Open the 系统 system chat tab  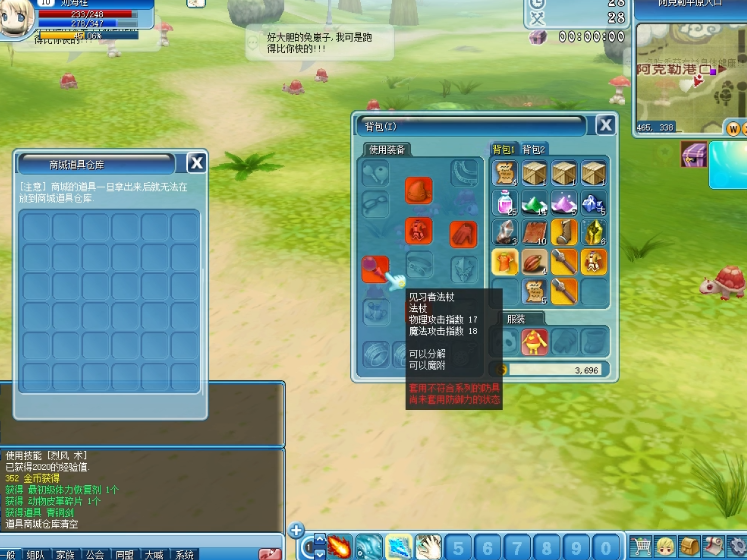tap(185, 554)
